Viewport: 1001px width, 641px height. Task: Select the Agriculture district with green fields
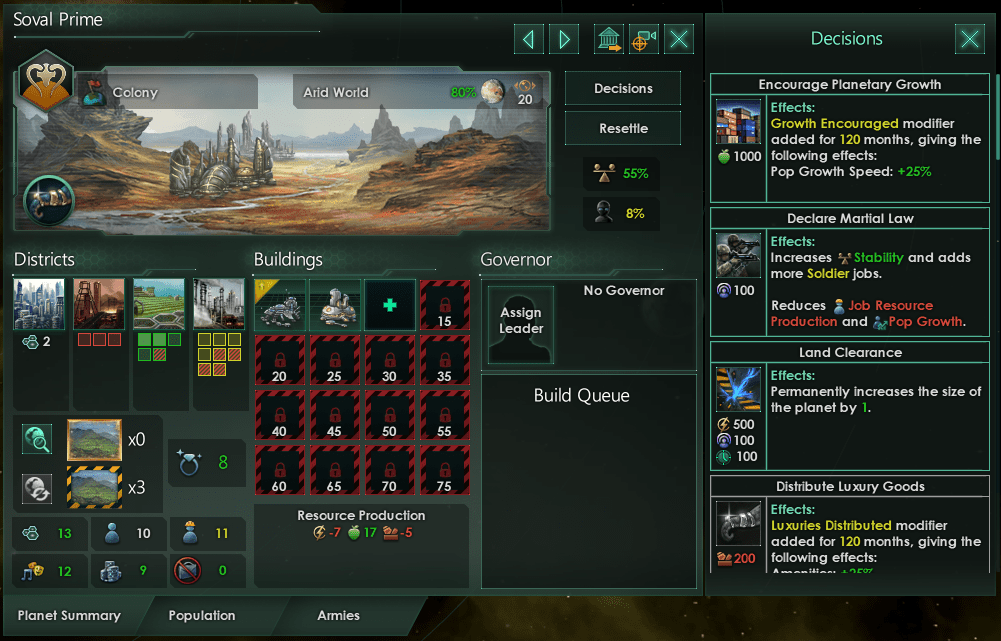pos(159,304)
